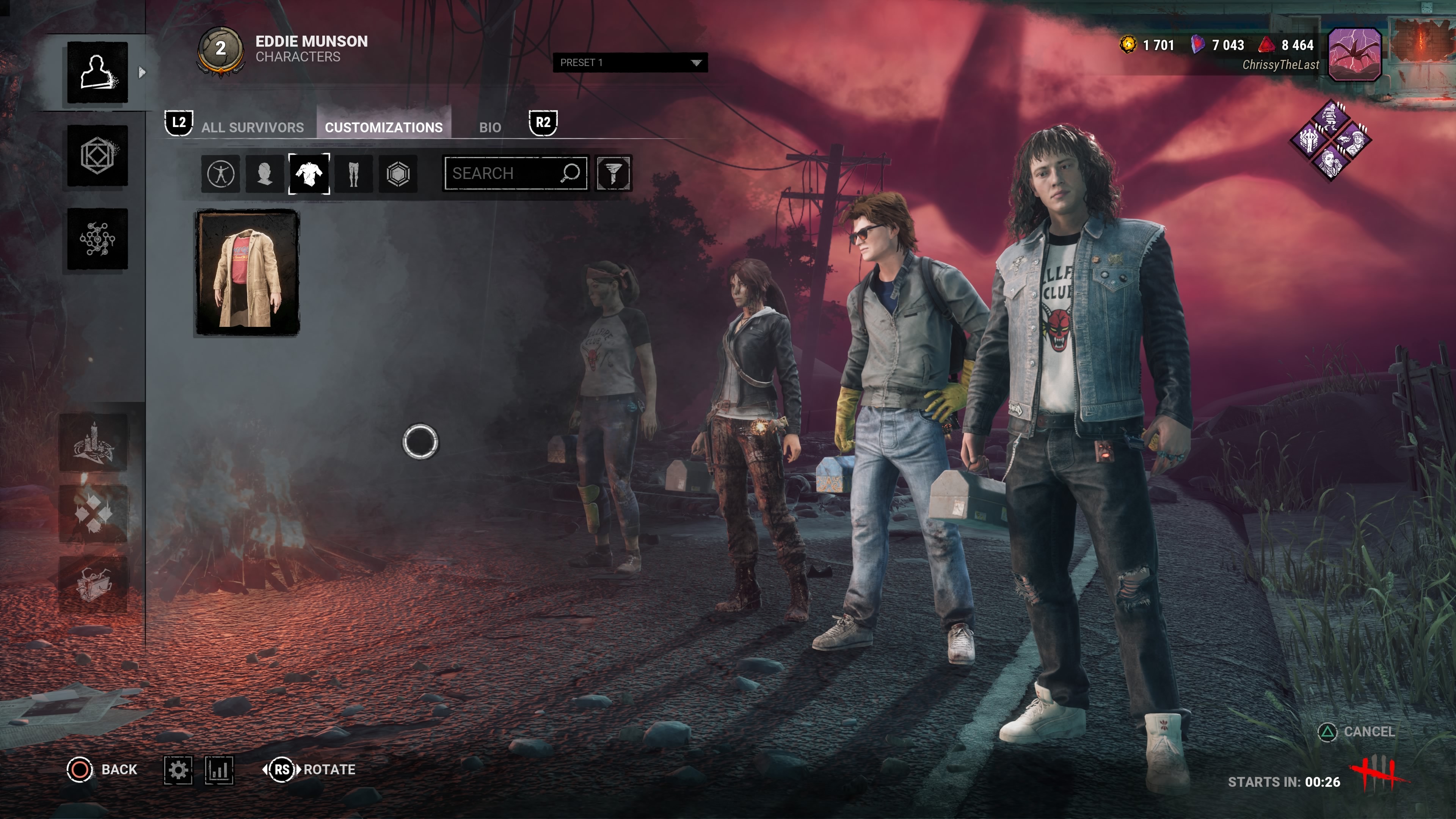Equip the beige trench coat torso
Viewport: 1456px width, 819px height.
pyautogui.click(x=247, y=273)
